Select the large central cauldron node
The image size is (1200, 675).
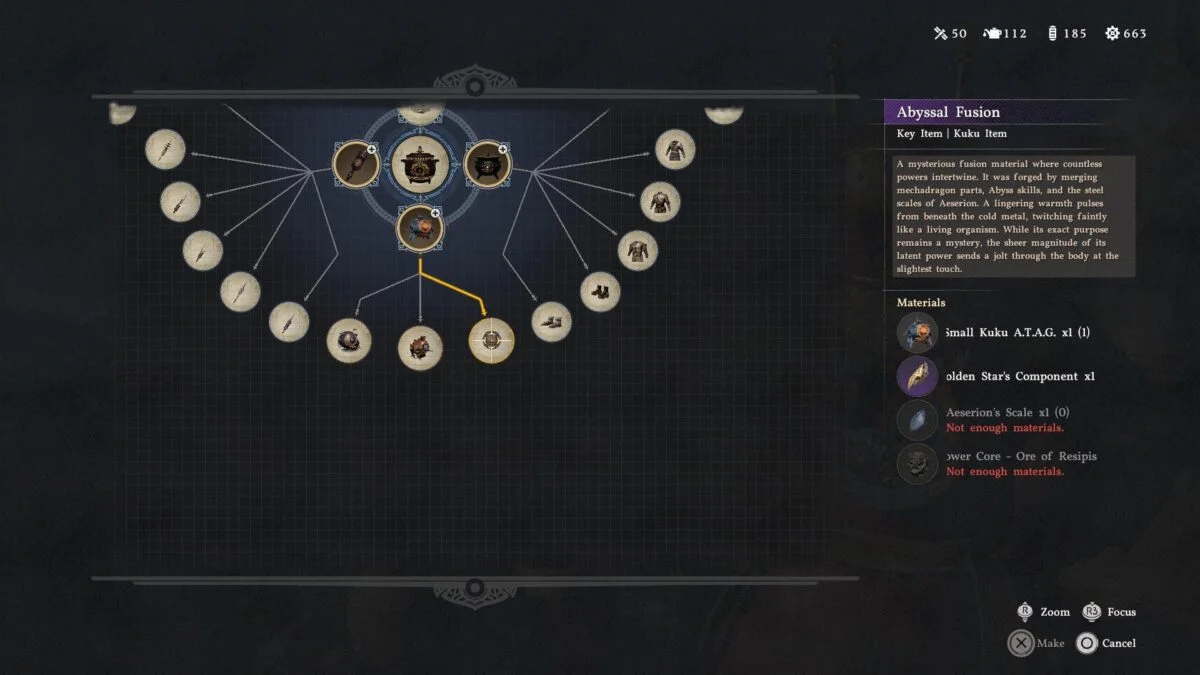421,164
